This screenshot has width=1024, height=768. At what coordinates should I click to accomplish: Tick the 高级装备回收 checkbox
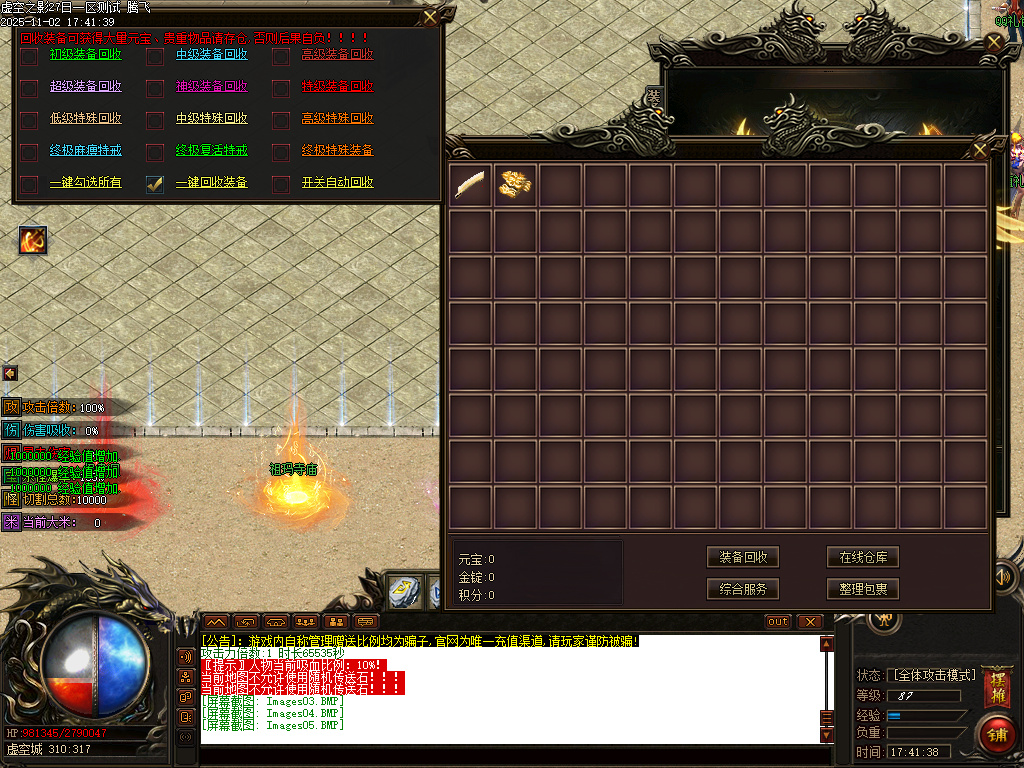pyautogui.click(x=281, y=56)
